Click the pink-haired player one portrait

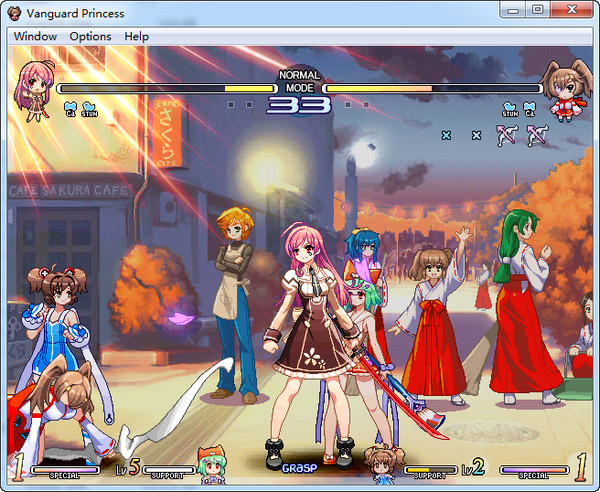point(33,84)
